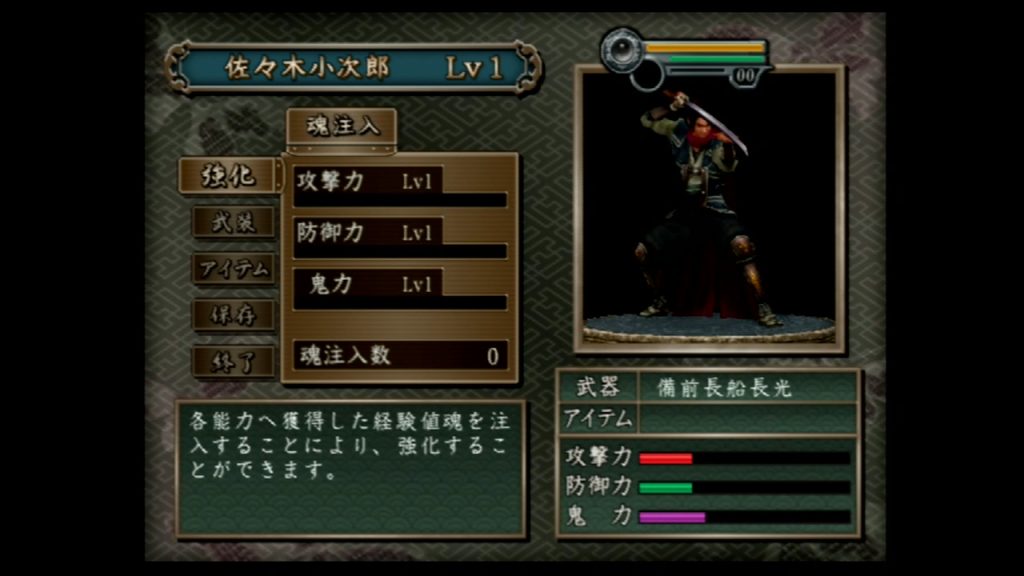Image resolution: width=1024 pixels, height=576 pixels.
Task: Choose the 防御力 Lv1 upgrade row
Action: (x=400, y=237)
